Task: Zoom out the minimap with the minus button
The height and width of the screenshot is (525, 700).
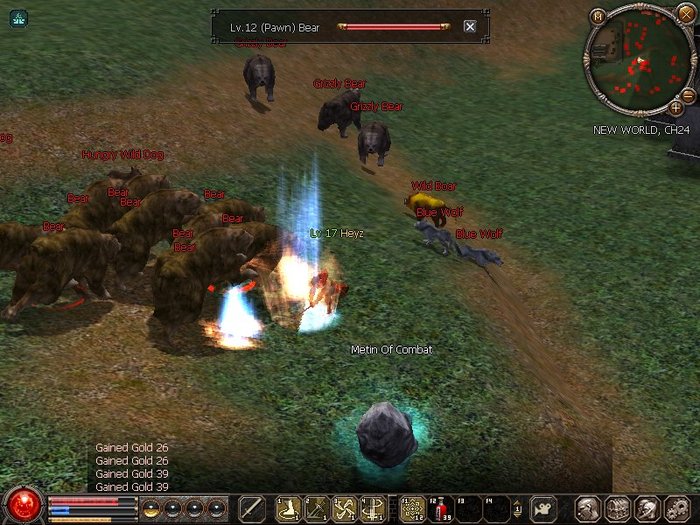Action: [687, 94]
